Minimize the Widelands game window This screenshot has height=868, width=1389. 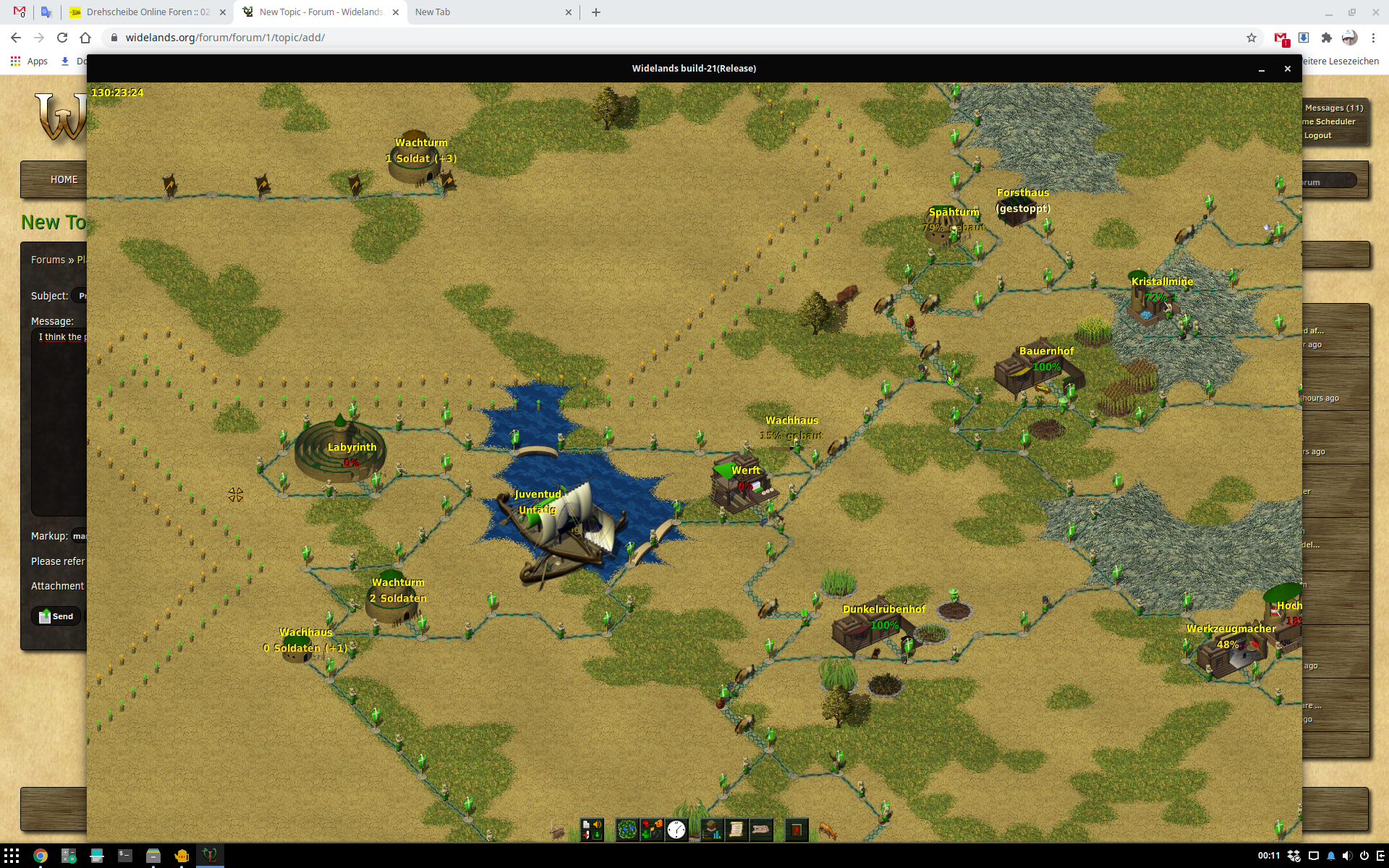(1262, 69)
